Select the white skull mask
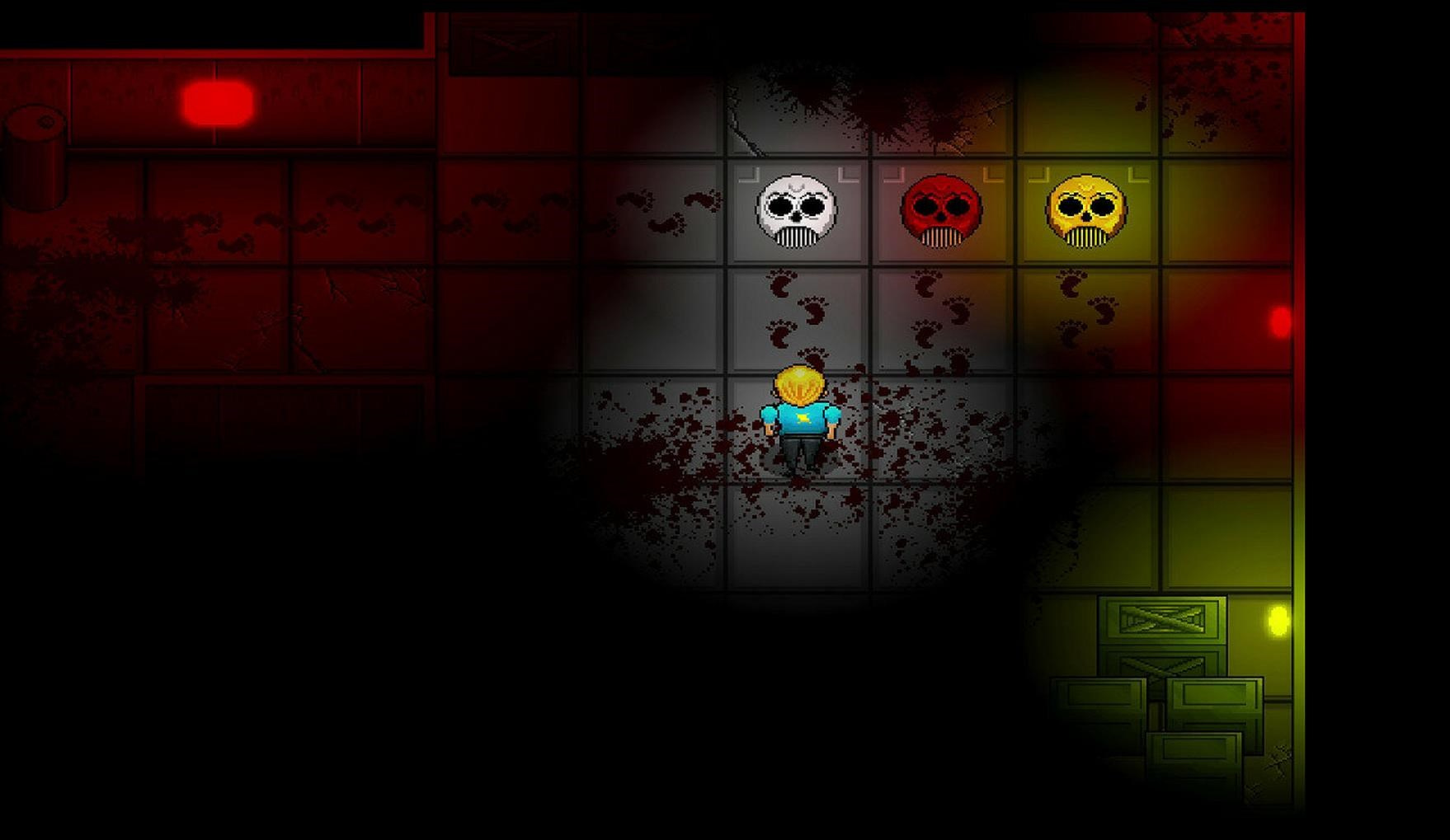Image resolution: width=1450 pixels, height=840 pixels. (796, 210)
